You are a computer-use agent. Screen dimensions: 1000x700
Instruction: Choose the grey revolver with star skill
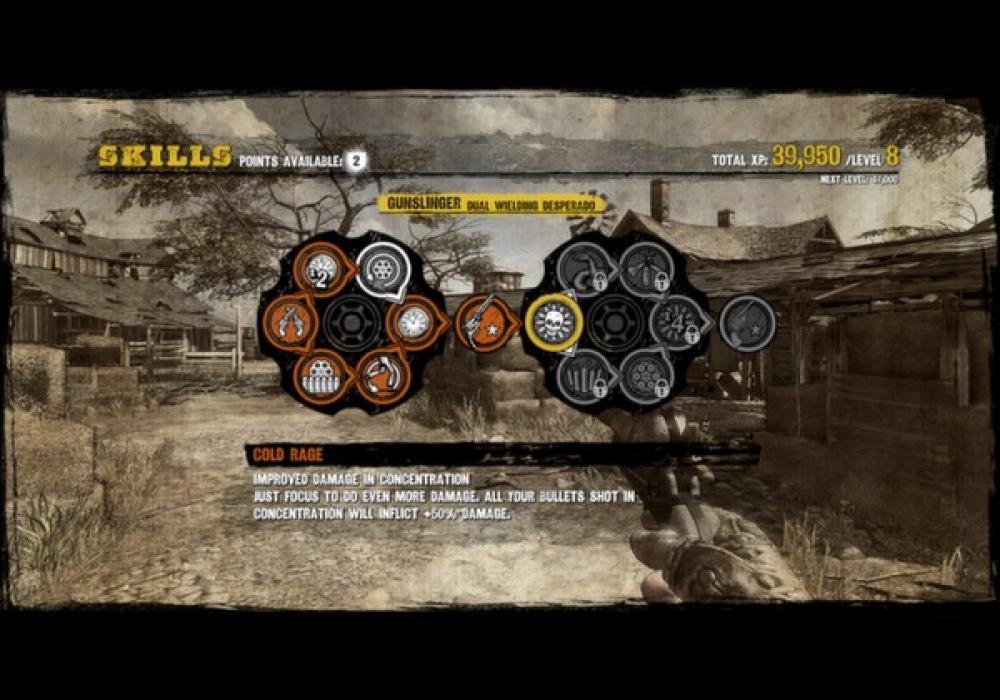[748, 323]
